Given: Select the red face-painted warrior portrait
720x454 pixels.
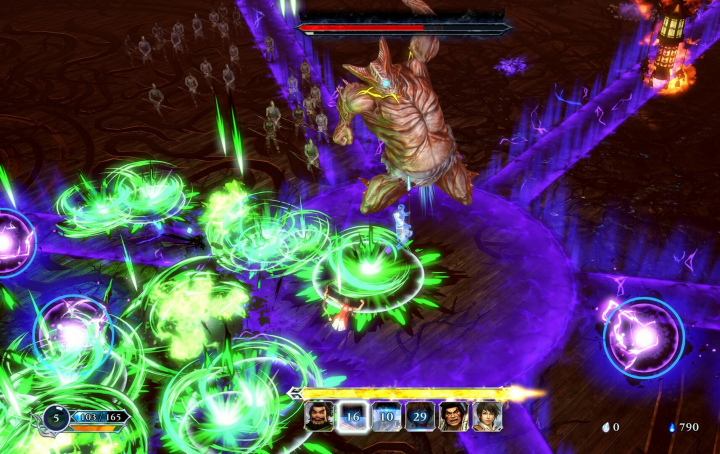Looking at the screenshot, I should pyautogui.click(x=453, y=416).
